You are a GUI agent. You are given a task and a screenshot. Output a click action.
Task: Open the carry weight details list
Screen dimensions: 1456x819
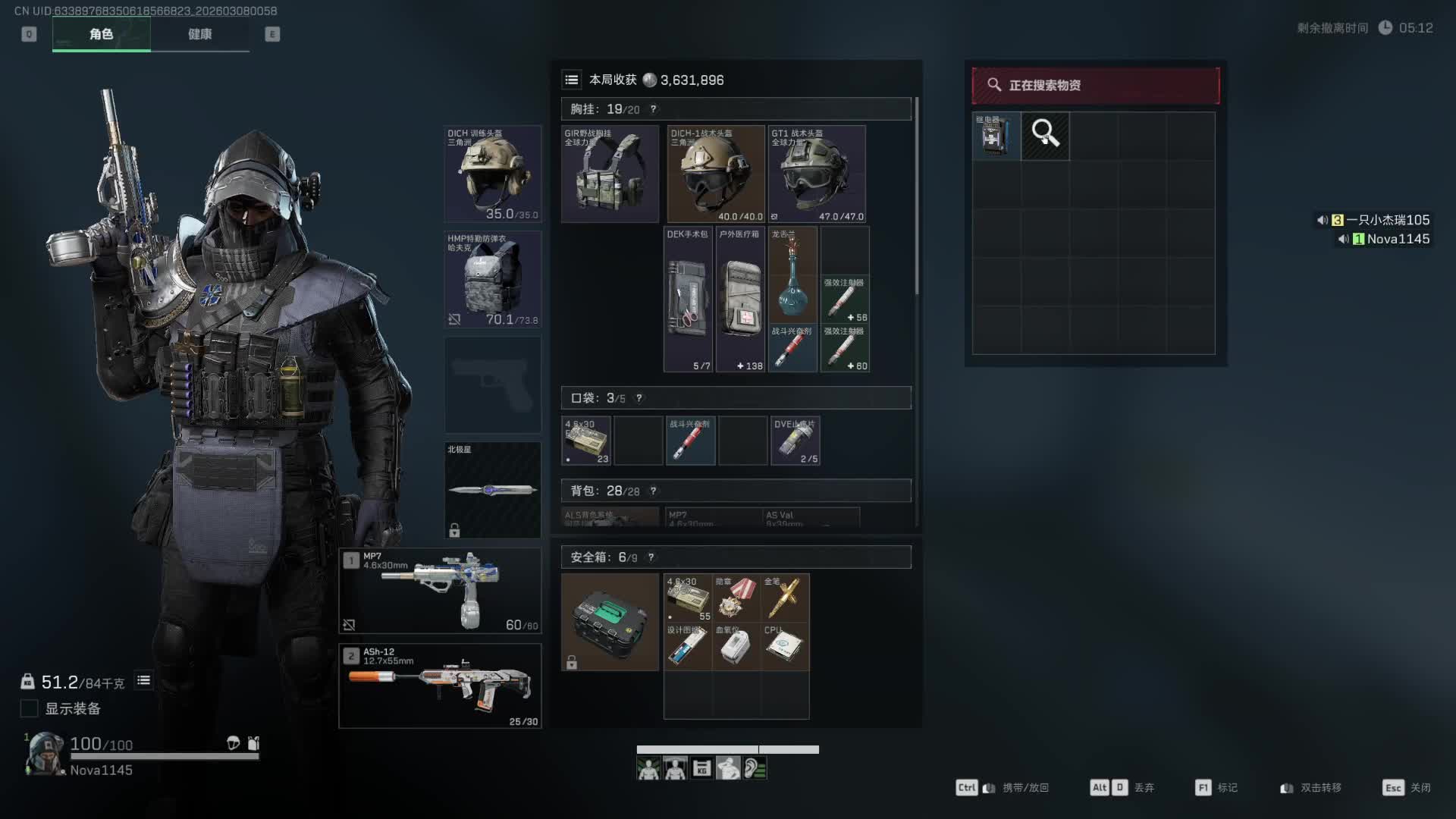(143, 681)
